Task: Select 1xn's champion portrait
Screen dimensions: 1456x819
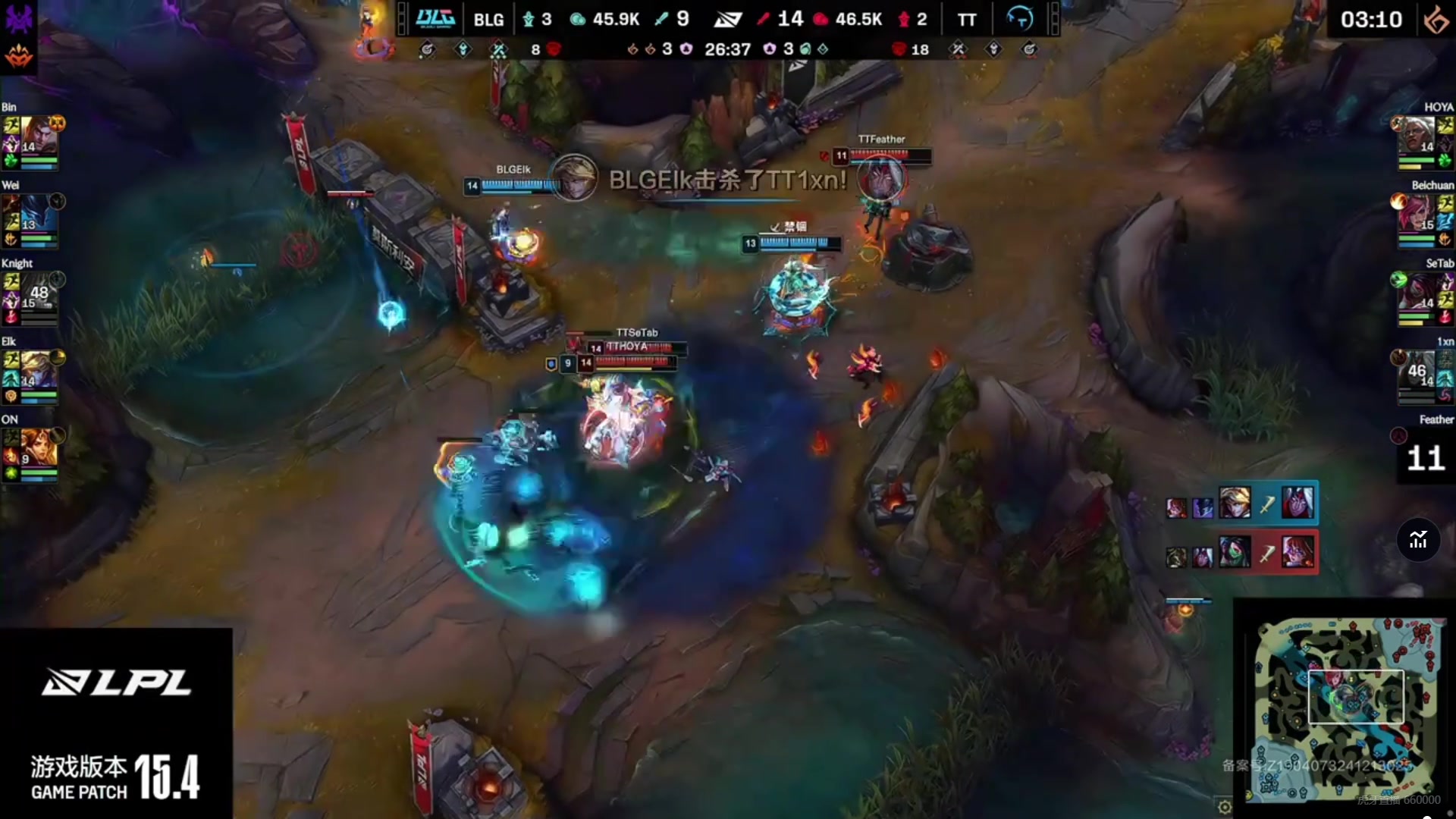Action: point(1417,369)
